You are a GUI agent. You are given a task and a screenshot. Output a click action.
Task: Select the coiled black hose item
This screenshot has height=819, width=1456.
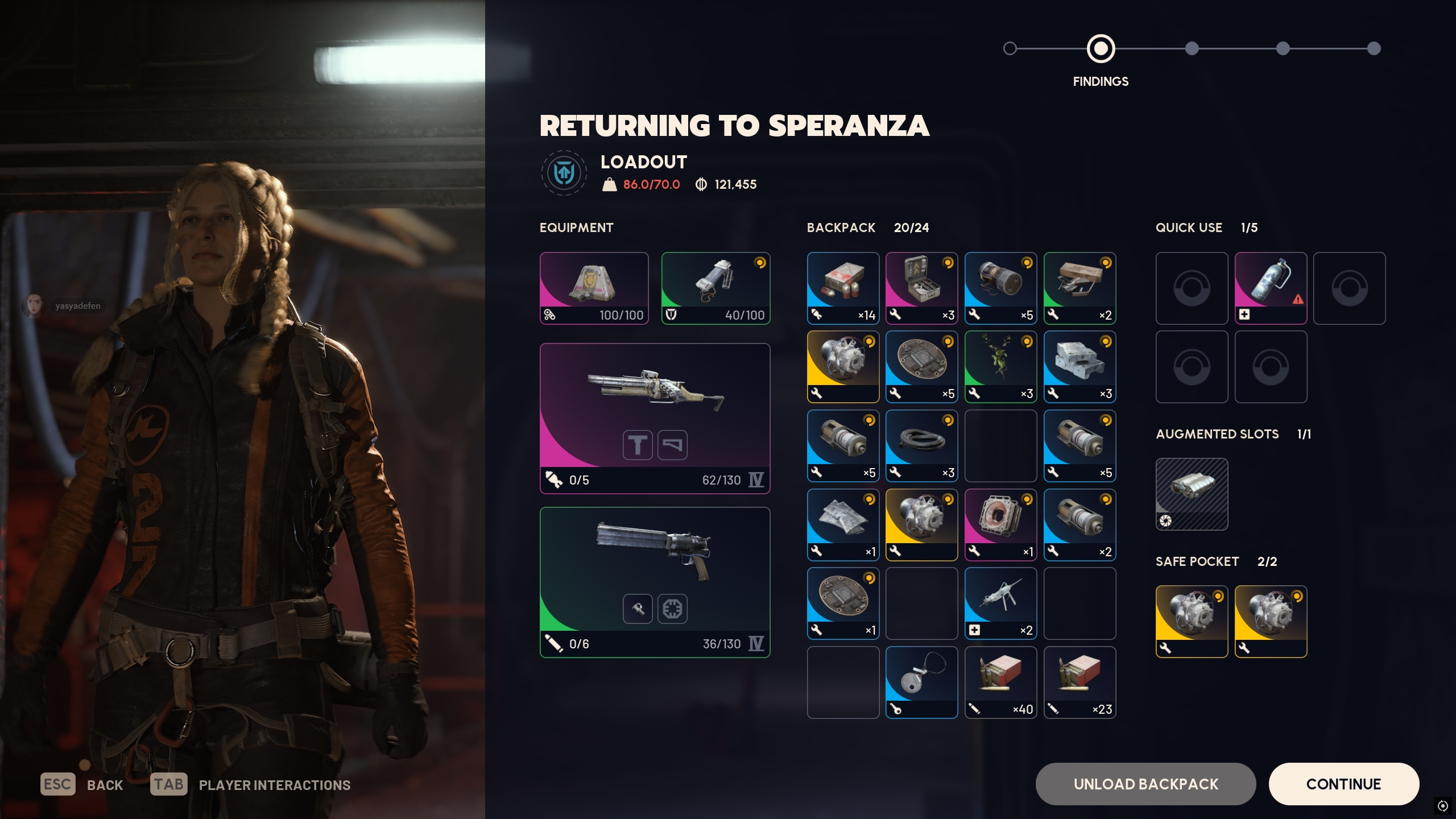point(921,445)
